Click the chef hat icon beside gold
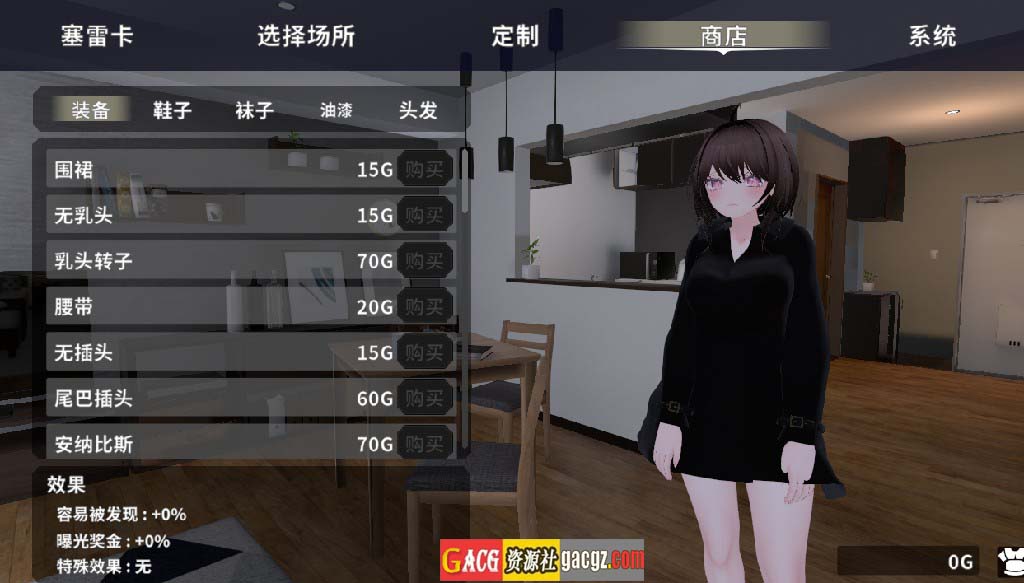 click(x=1008, y=561)
